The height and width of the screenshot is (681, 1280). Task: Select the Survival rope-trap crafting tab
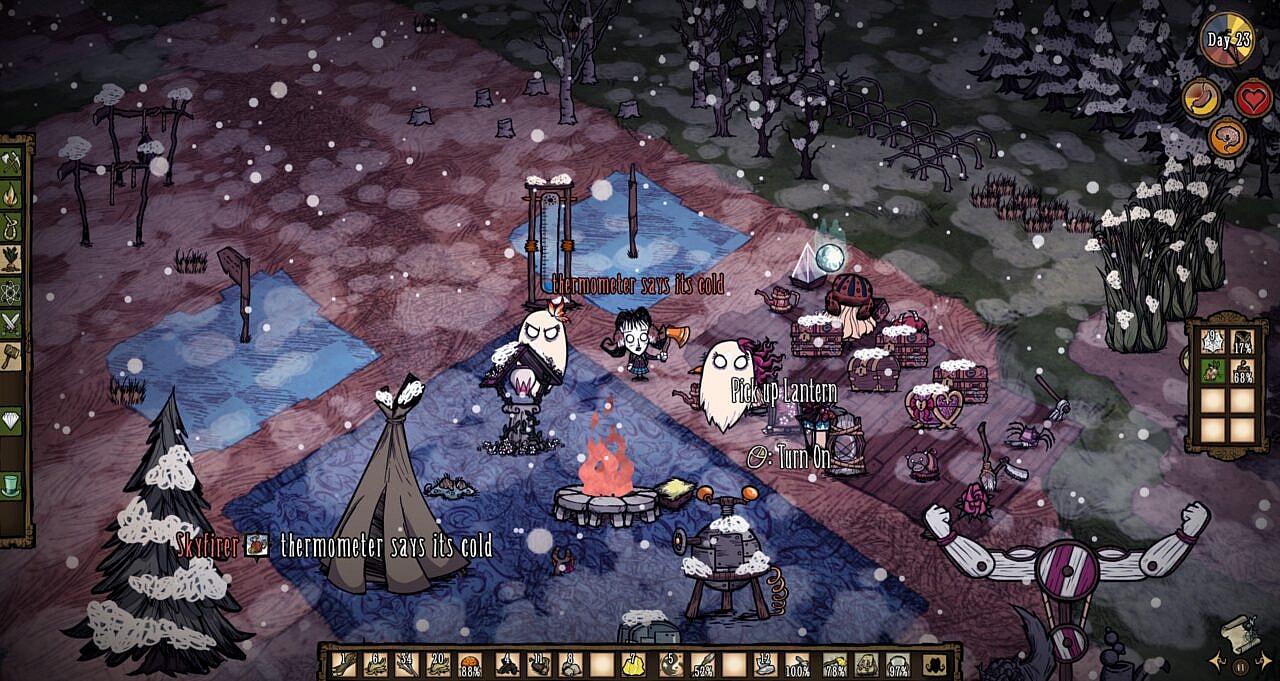click(11, 225)
